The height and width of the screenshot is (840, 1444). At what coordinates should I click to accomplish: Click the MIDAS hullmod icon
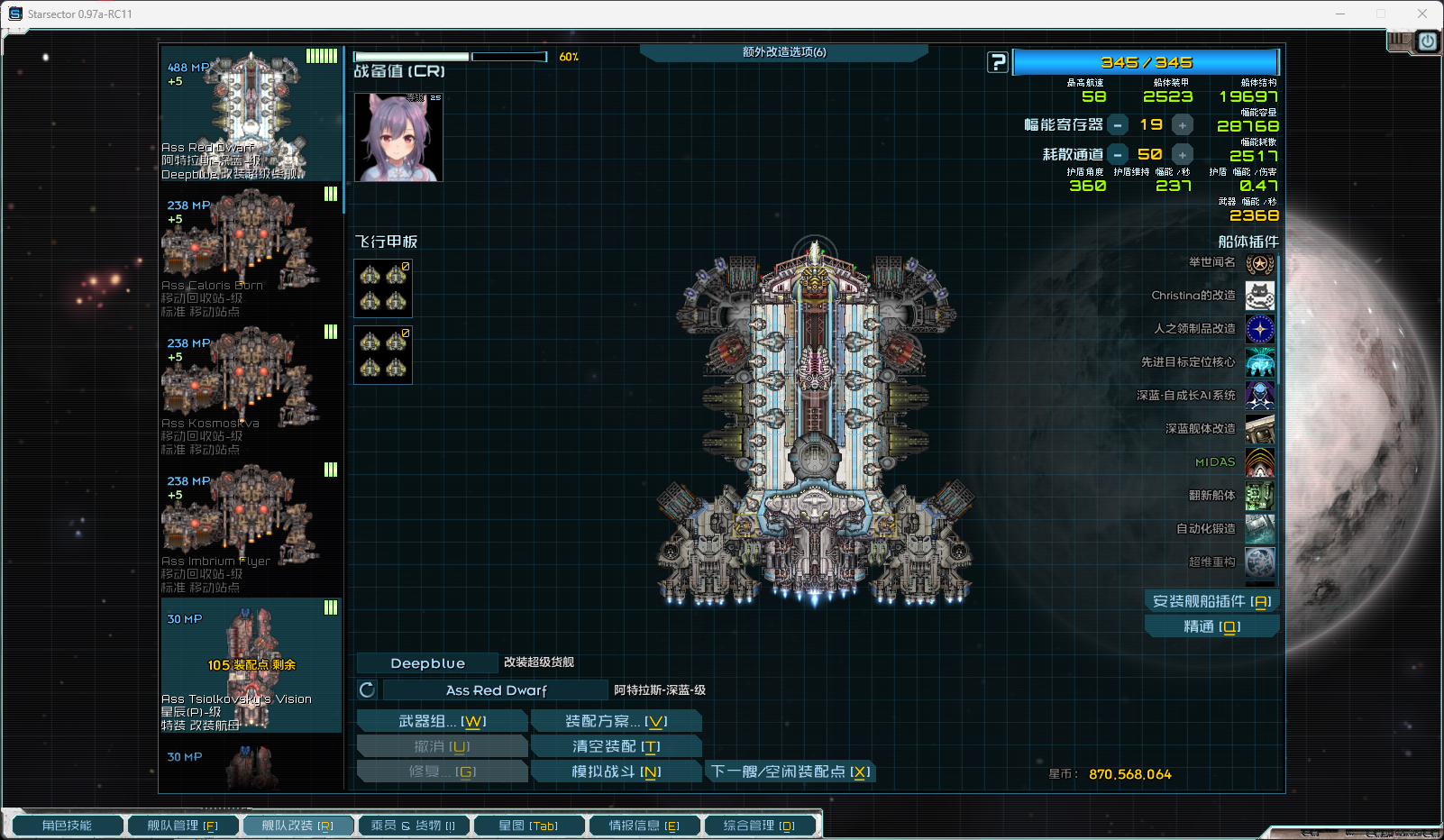1259,462
